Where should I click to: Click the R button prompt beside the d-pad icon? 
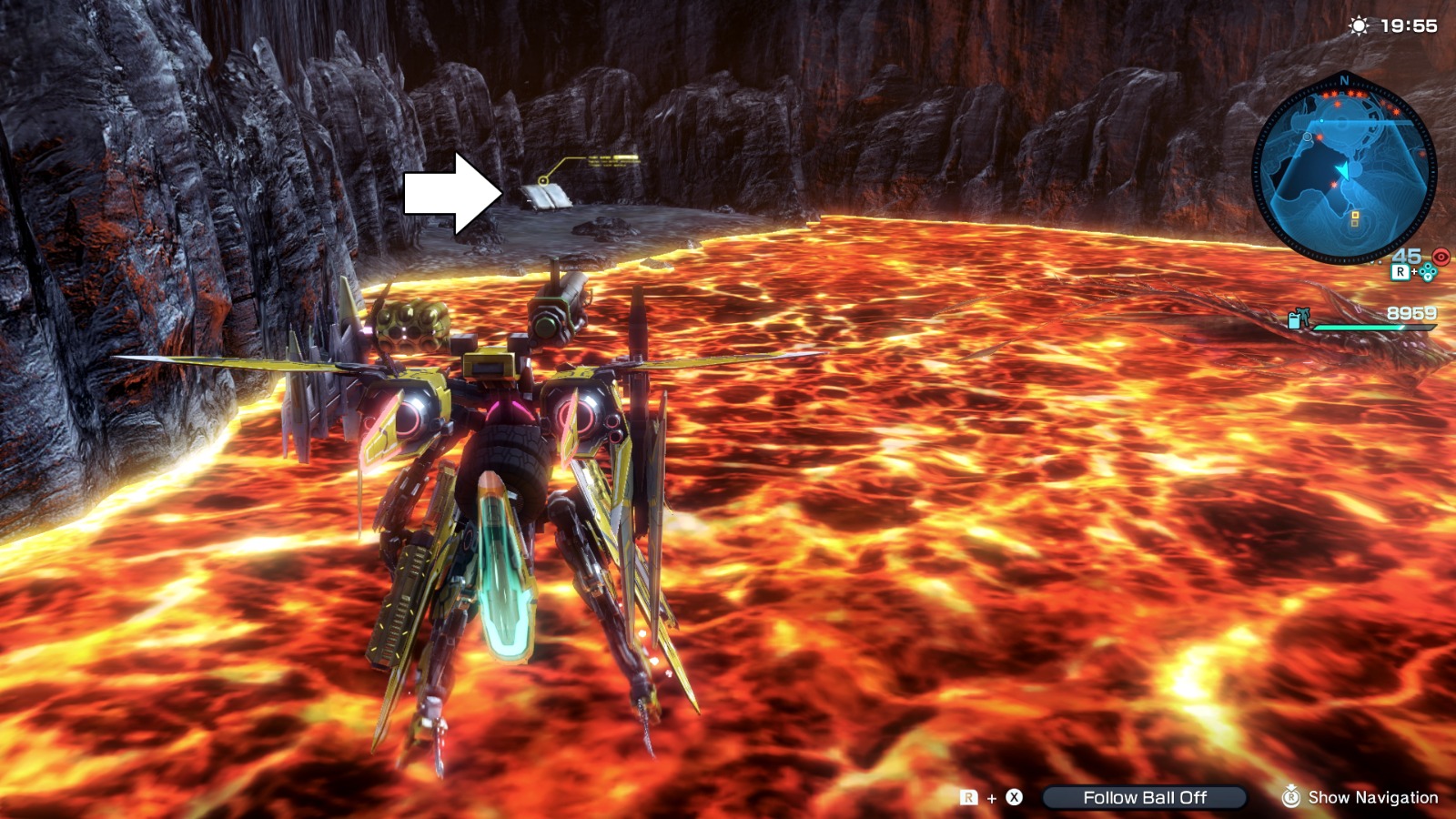[1401, 272]
